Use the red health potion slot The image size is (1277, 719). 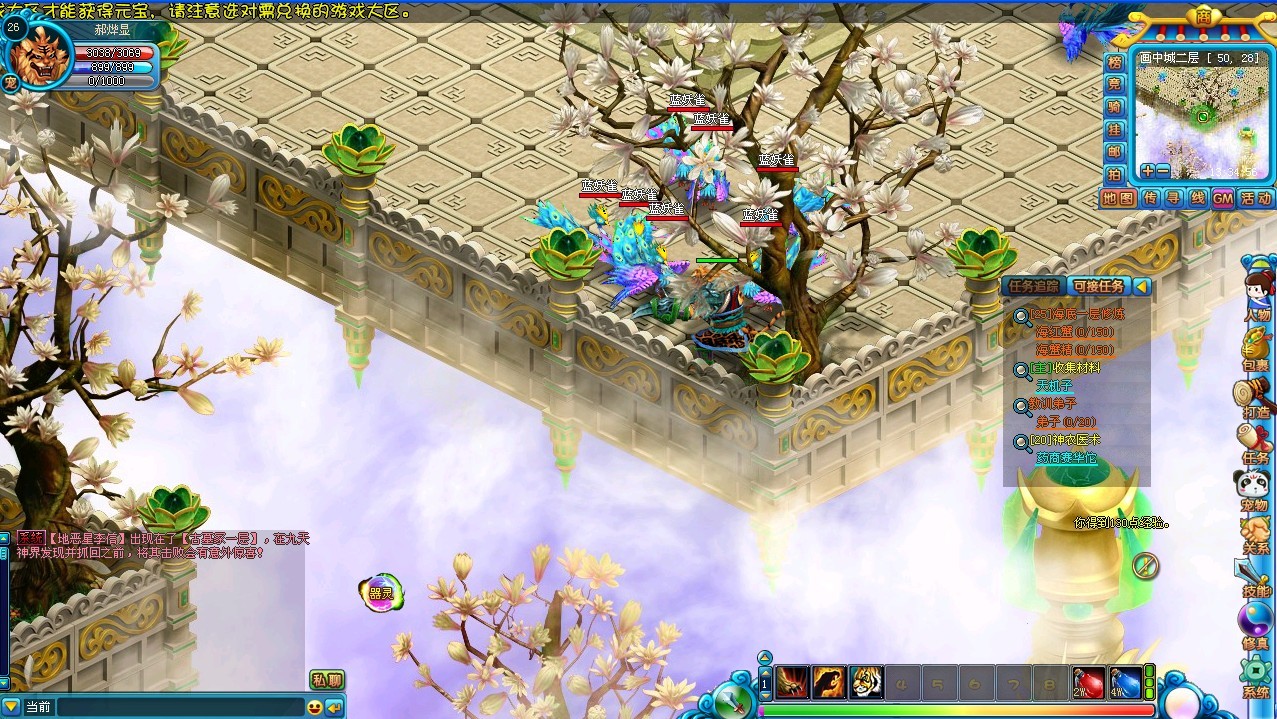click(x=1089, y=682)
